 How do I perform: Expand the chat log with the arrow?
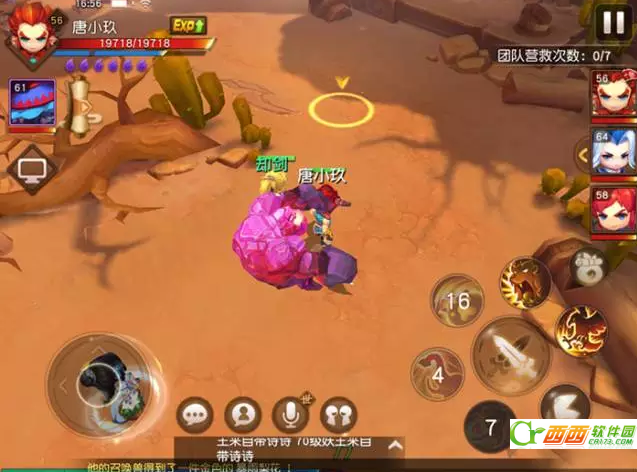click(396, 444)
